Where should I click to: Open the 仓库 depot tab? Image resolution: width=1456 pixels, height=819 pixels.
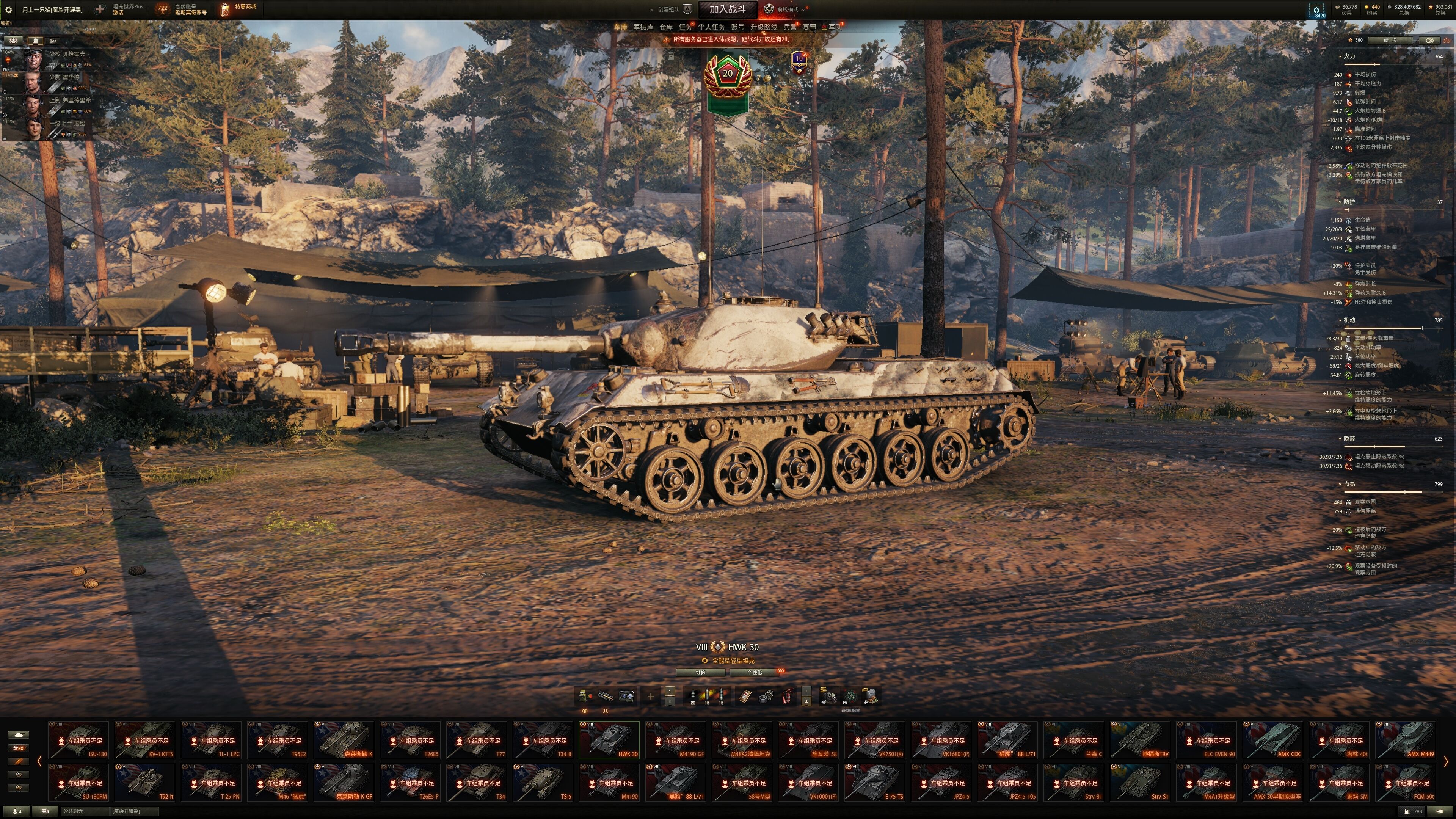(x=666, y=27)
